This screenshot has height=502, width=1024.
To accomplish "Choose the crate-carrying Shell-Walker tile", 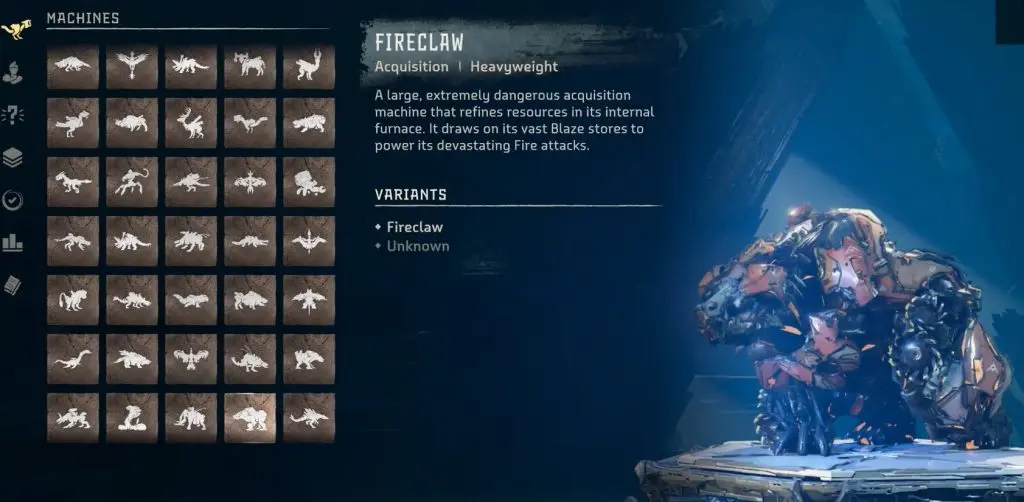I will (309, 182).
